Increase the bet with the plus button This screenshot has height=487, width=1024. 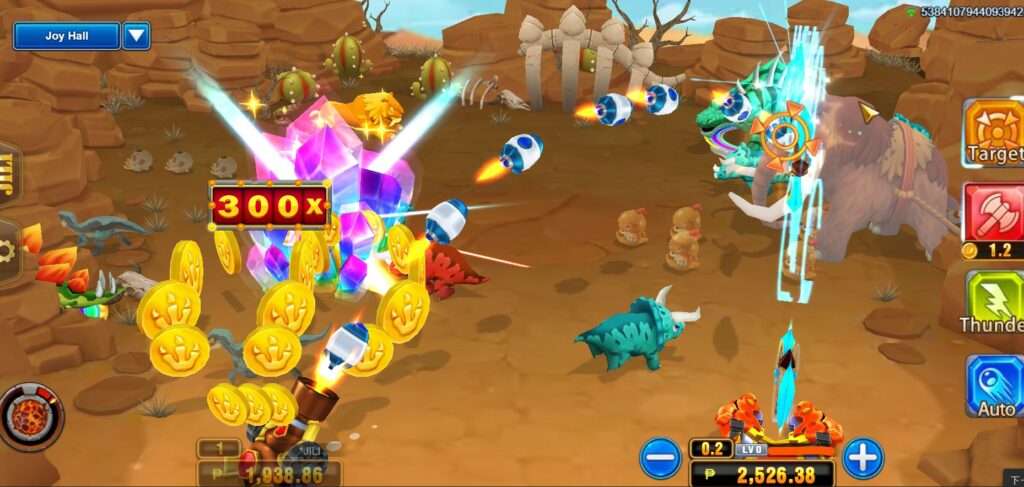(862, 459)
